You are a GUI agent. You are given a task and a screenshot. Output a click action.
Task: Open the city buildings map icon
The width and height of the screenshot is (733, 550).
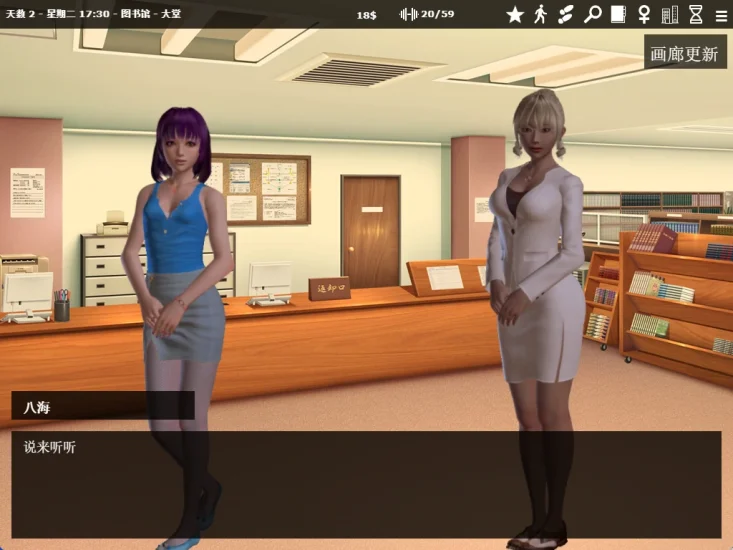[670, 14]
